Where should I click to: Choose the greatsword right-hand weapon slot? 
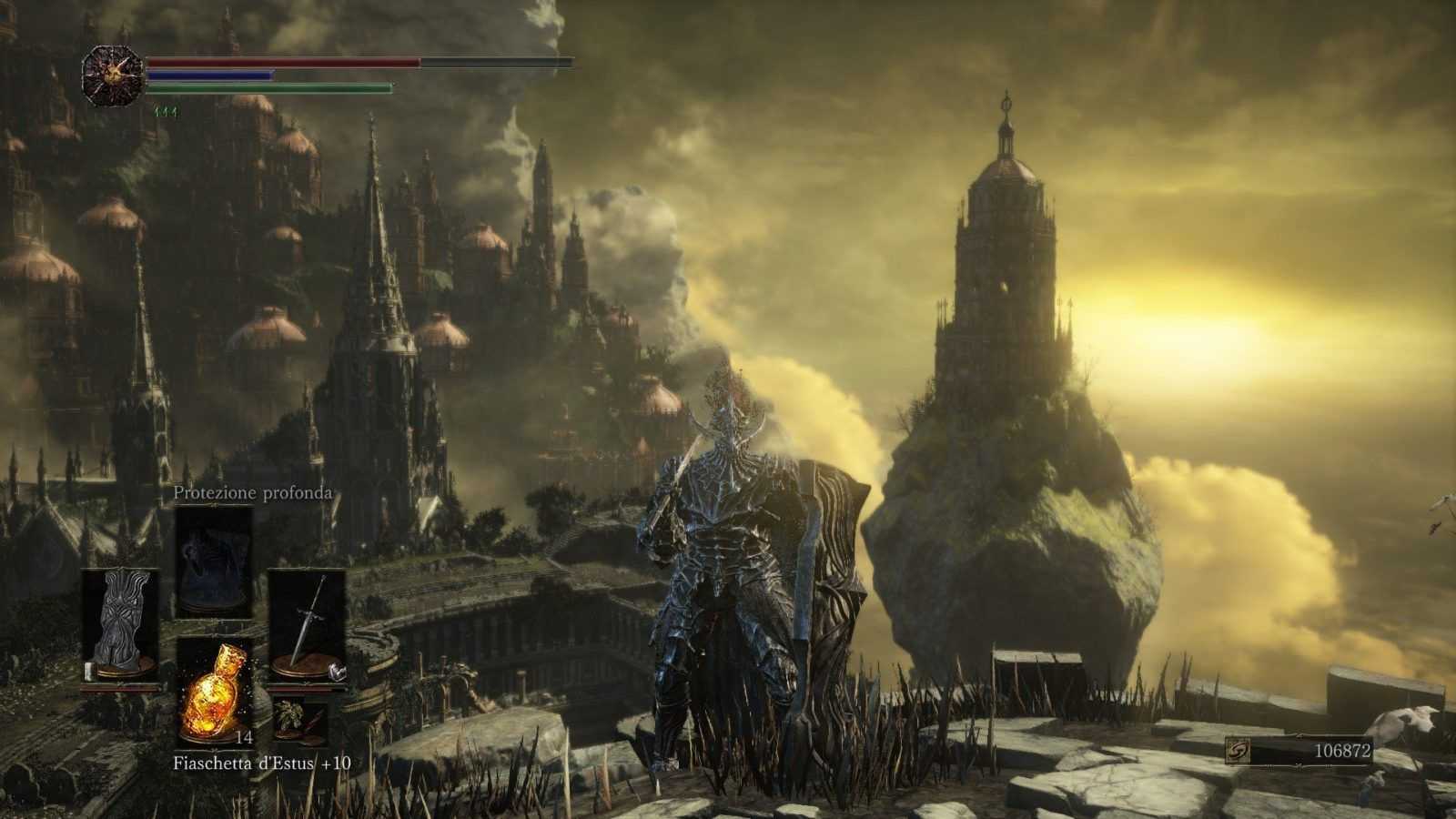[x=307, y=626]
